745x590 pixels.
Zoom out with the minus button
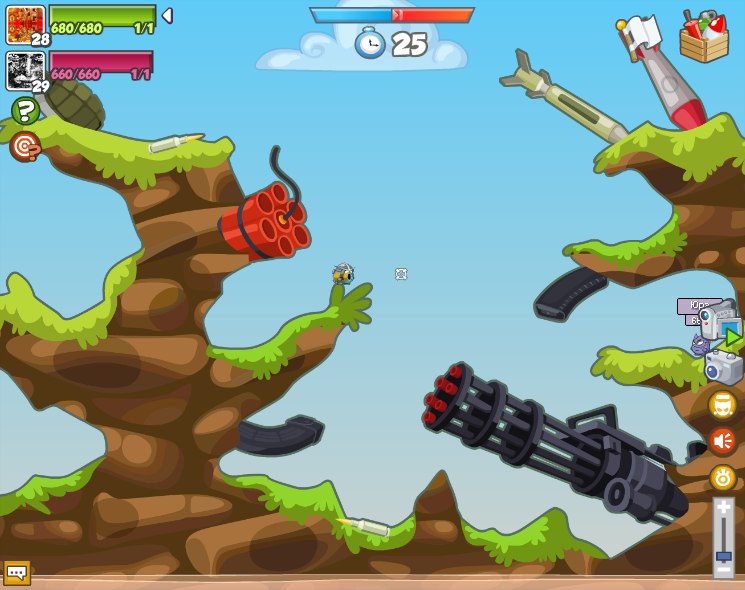(x=723, y=570)
